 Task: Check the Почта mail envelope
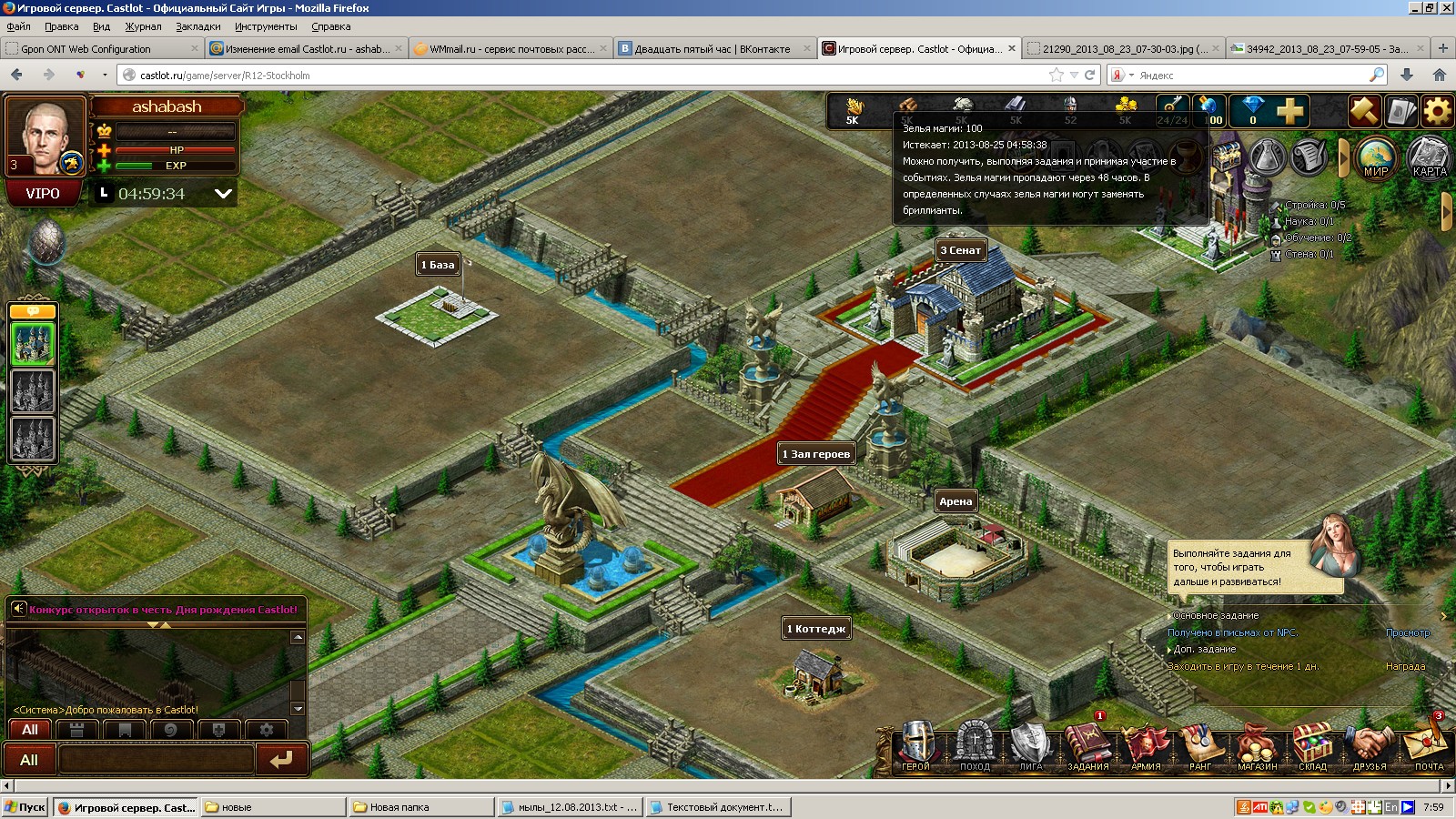pos(1428,746)
